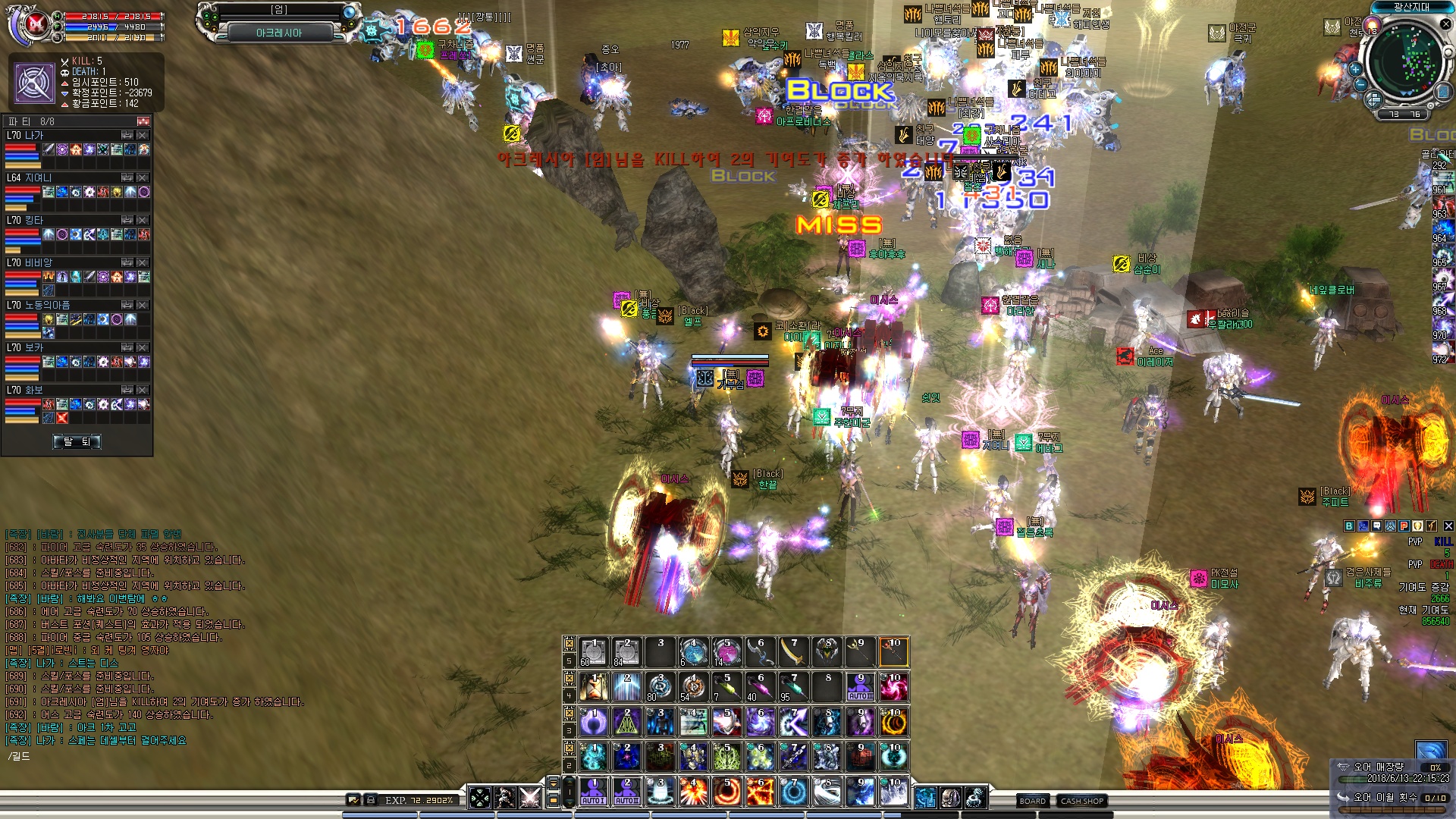Open the CASH SHOP
The height and width of the screenshot is (819, 1456).
[1082, 801]
